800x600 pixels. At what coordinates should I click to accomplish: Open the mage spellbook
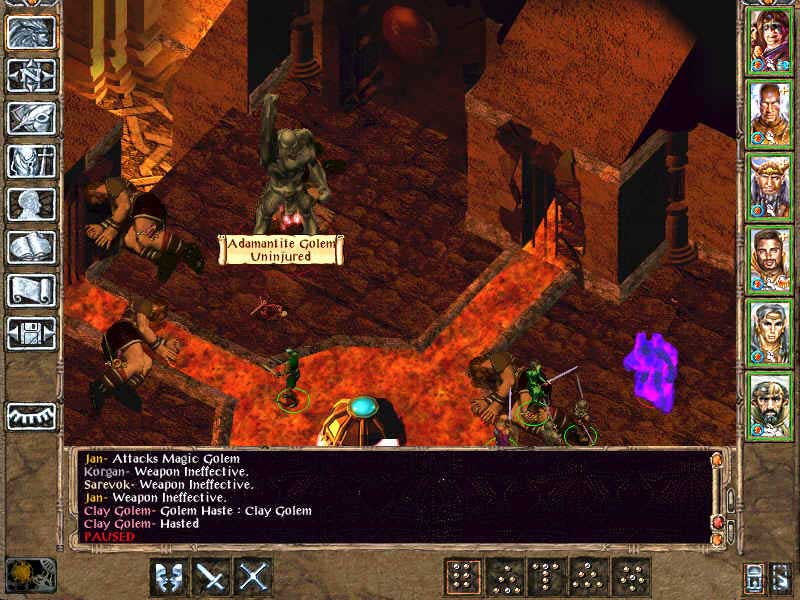(31, 247)
